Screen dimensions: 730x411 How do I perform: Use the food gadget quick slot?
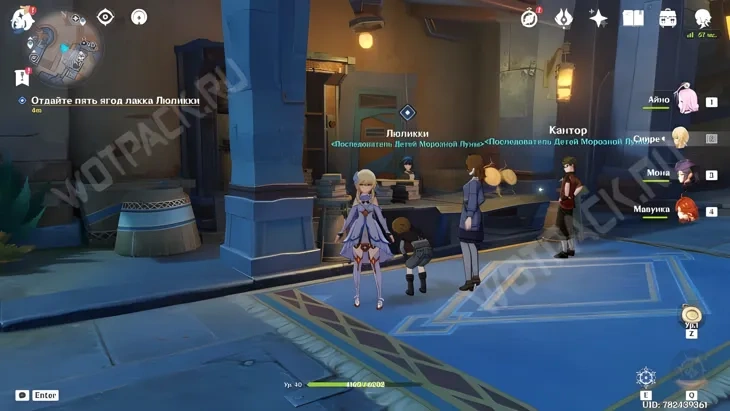(691, 316)
